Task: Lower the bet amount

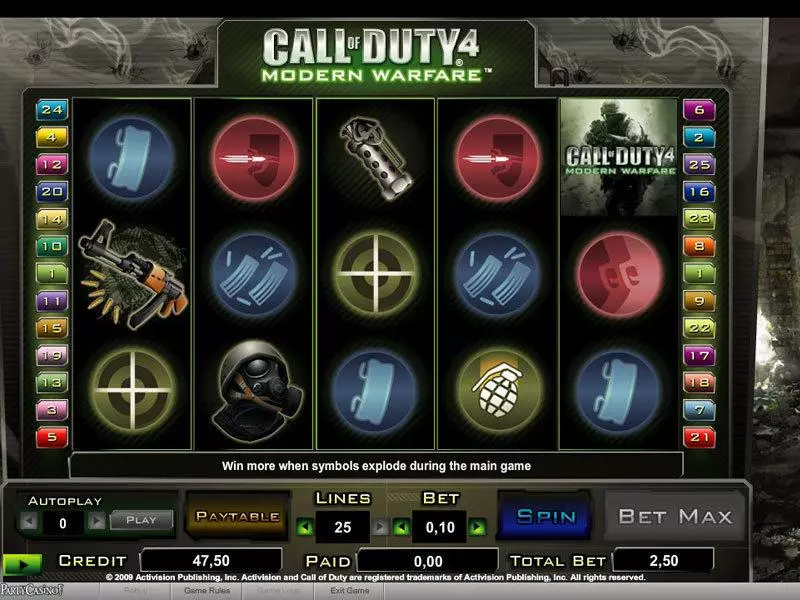Action: [x=400, y=525]
